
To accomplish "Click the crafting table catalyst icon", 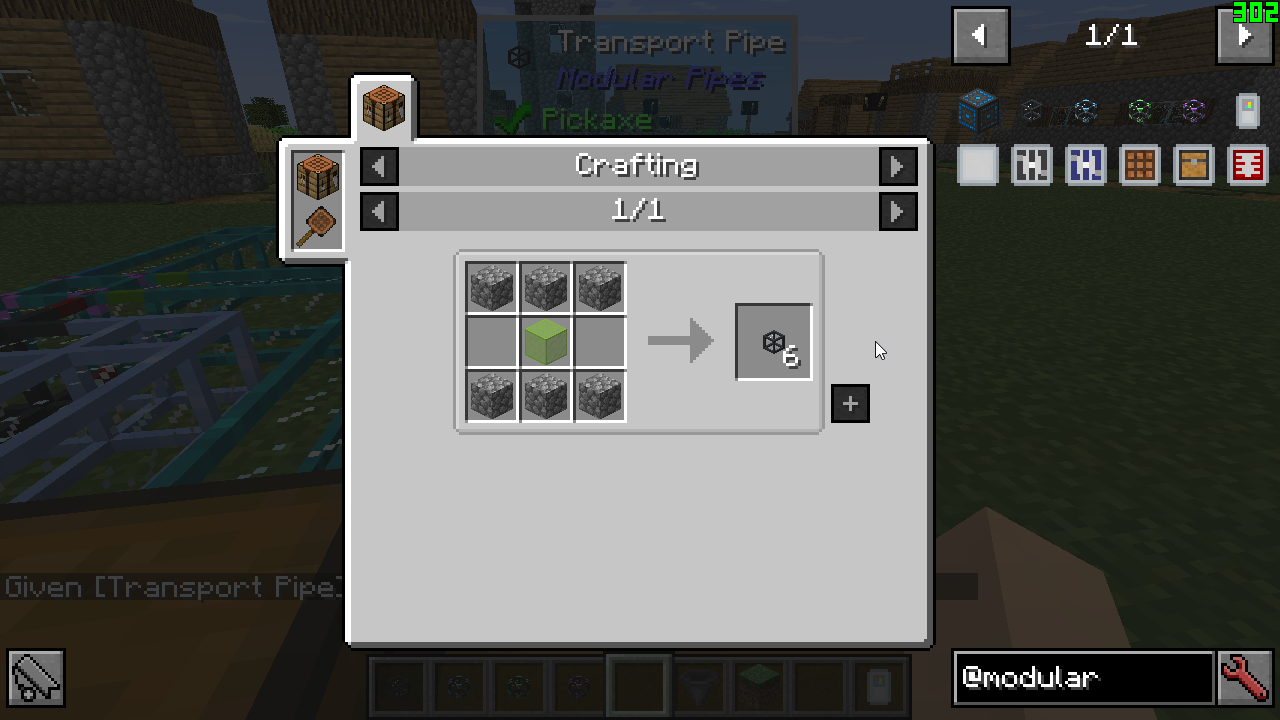I will click(318, 177).
